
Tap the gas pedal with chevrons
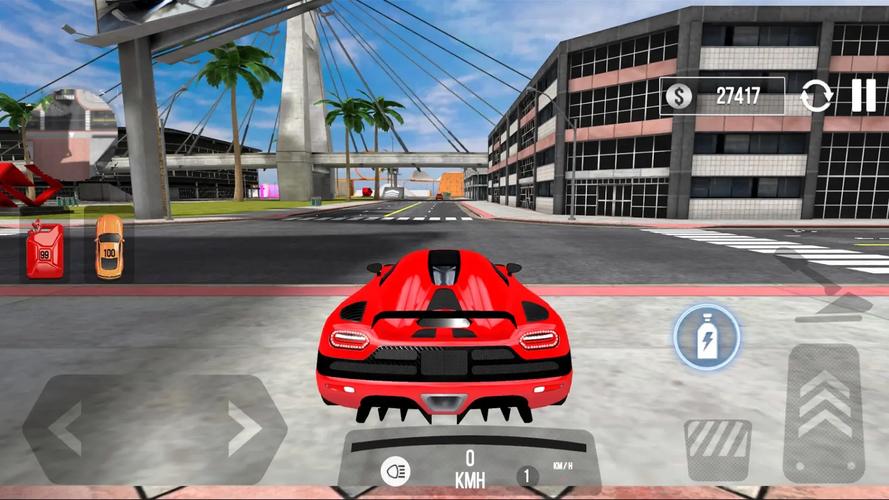[x=824, y=412]
